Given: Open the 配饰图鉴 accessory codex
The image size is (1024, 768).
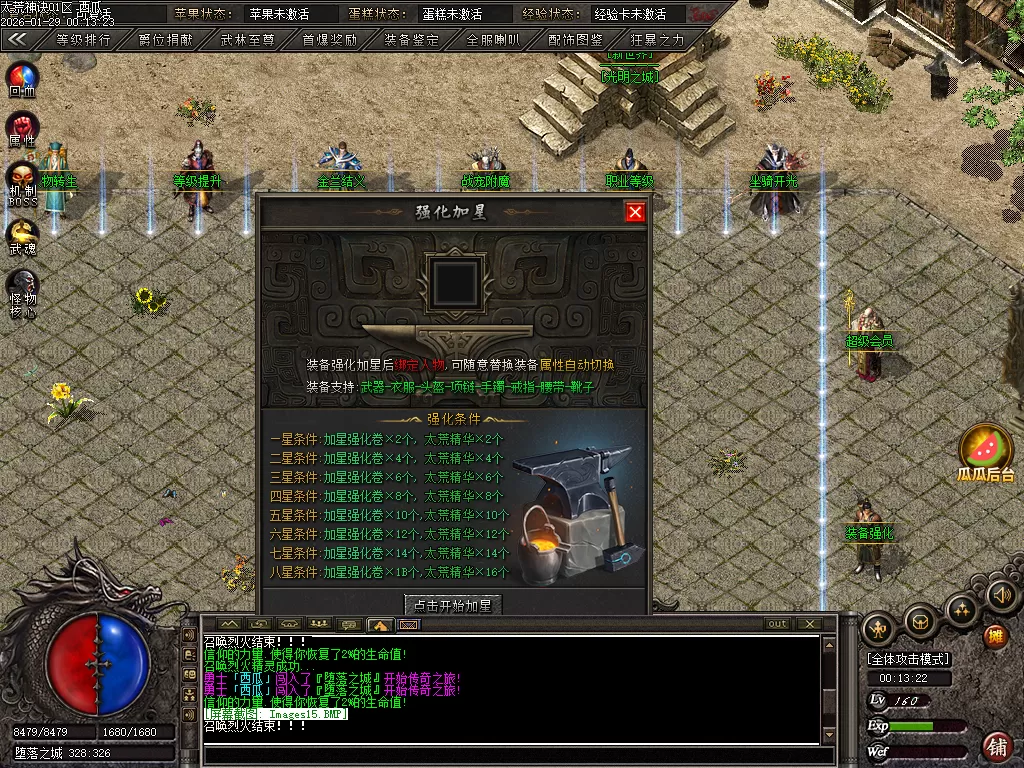Looking at the screenshot, I should (x=576, y=40).
